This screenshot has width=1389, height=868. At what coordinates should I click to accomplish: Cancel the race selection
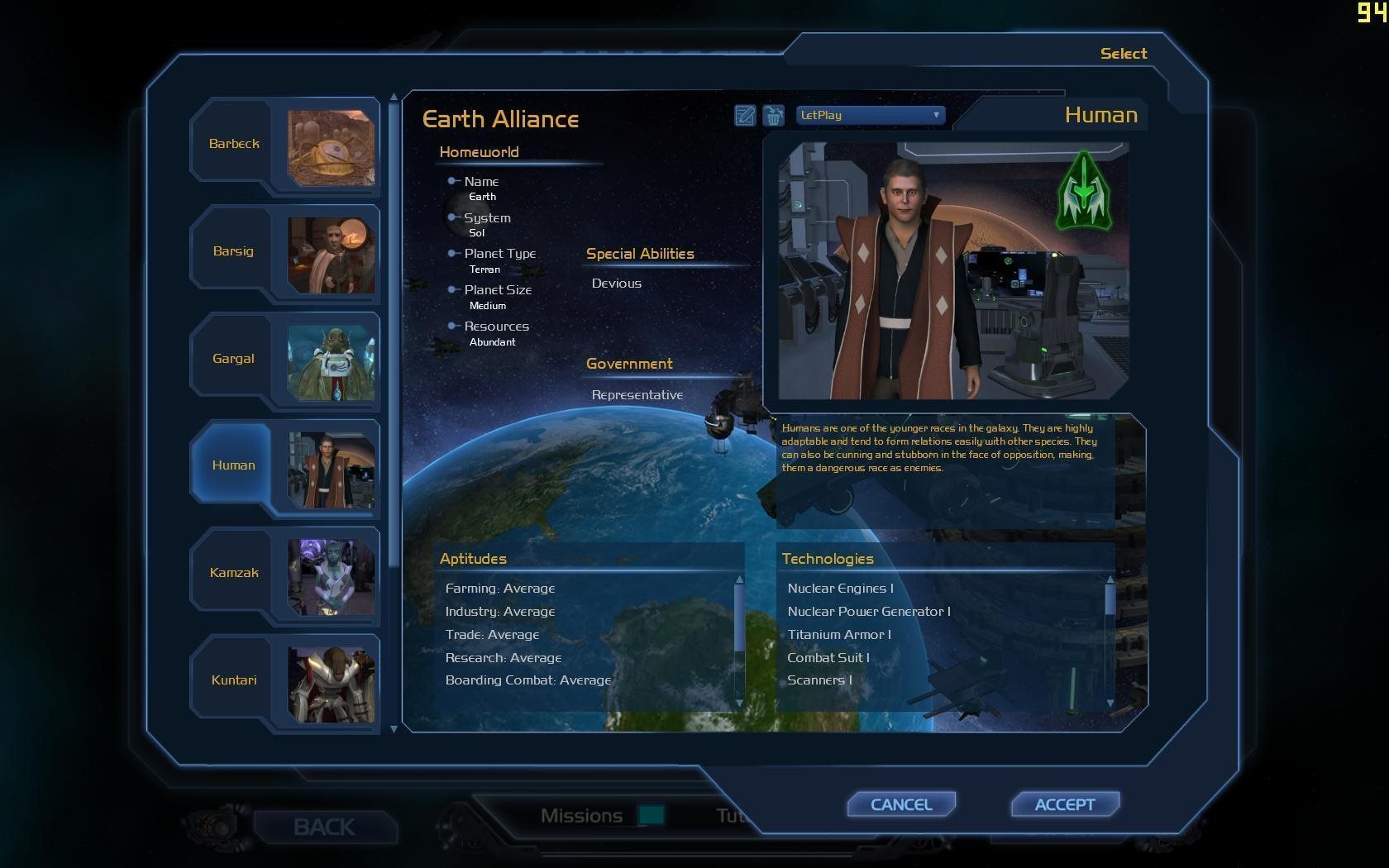pyautogui.click(x=901, y=804)
